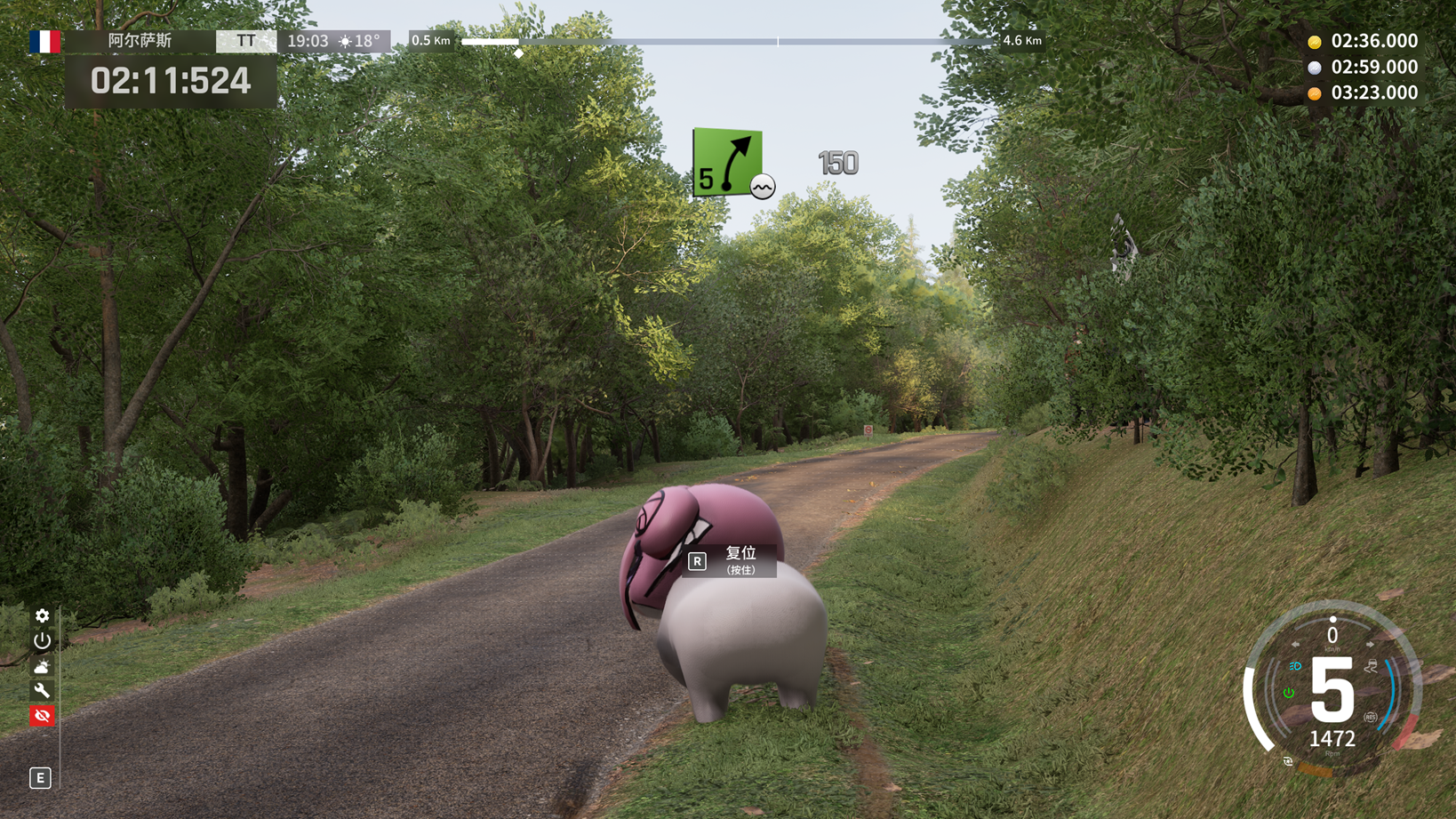Image resolution: width=1456 pixels, height=819 pixels.
Task: Select the wrench repair icon
Action: click(x=42, y=691)
